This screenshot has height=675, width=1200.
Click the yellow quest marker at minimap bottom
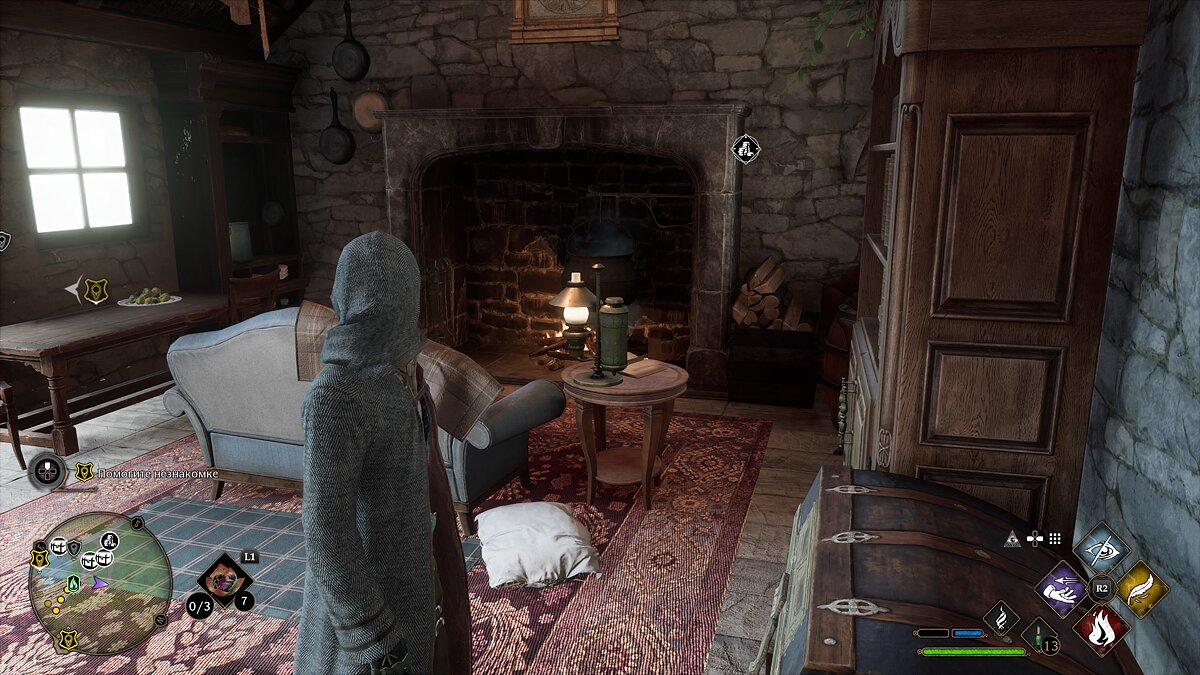tap(68, 639)
